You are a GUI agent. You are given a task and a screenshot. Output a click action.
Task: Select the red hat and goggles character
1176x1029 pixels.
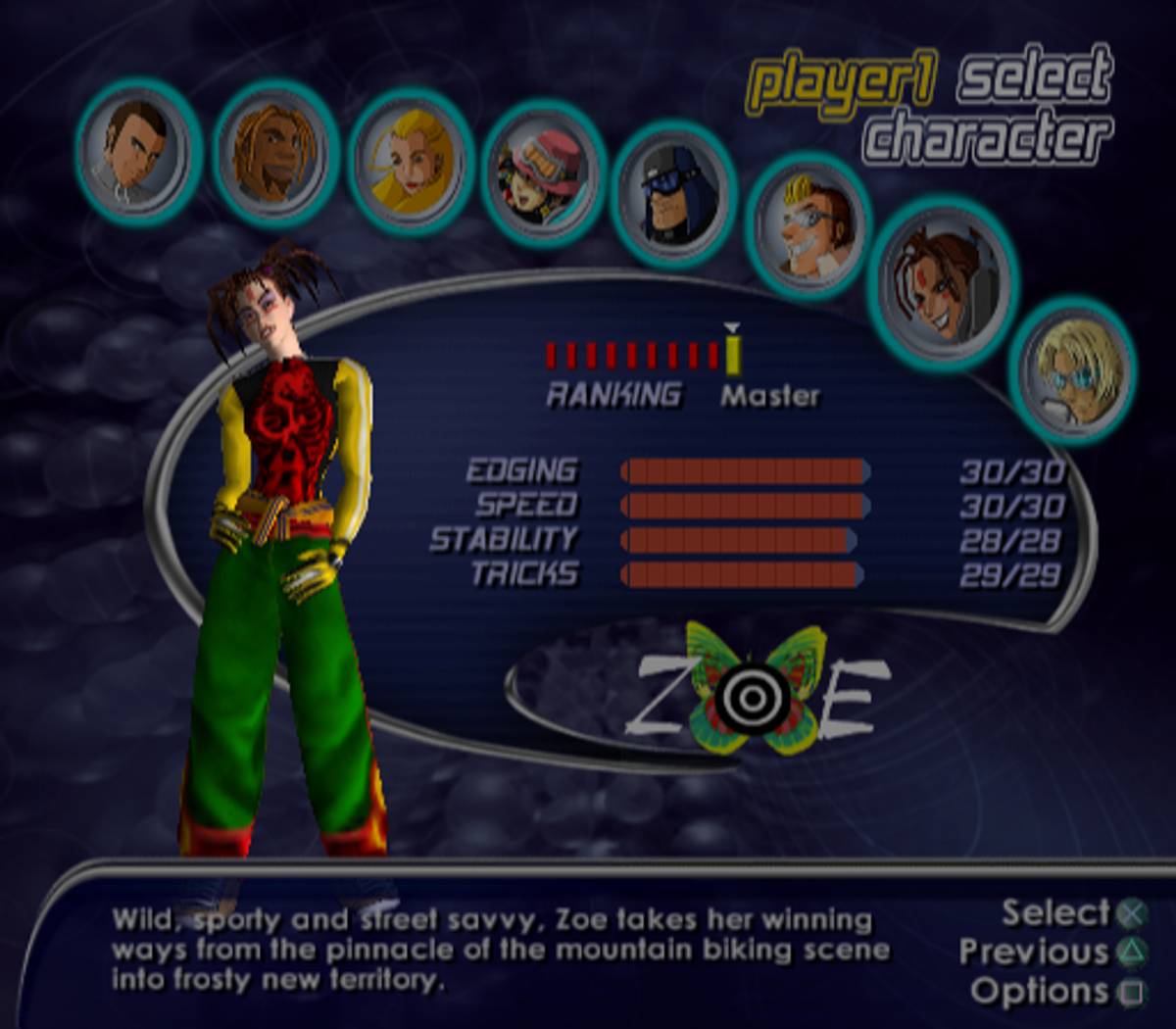(x=543, y=173)
